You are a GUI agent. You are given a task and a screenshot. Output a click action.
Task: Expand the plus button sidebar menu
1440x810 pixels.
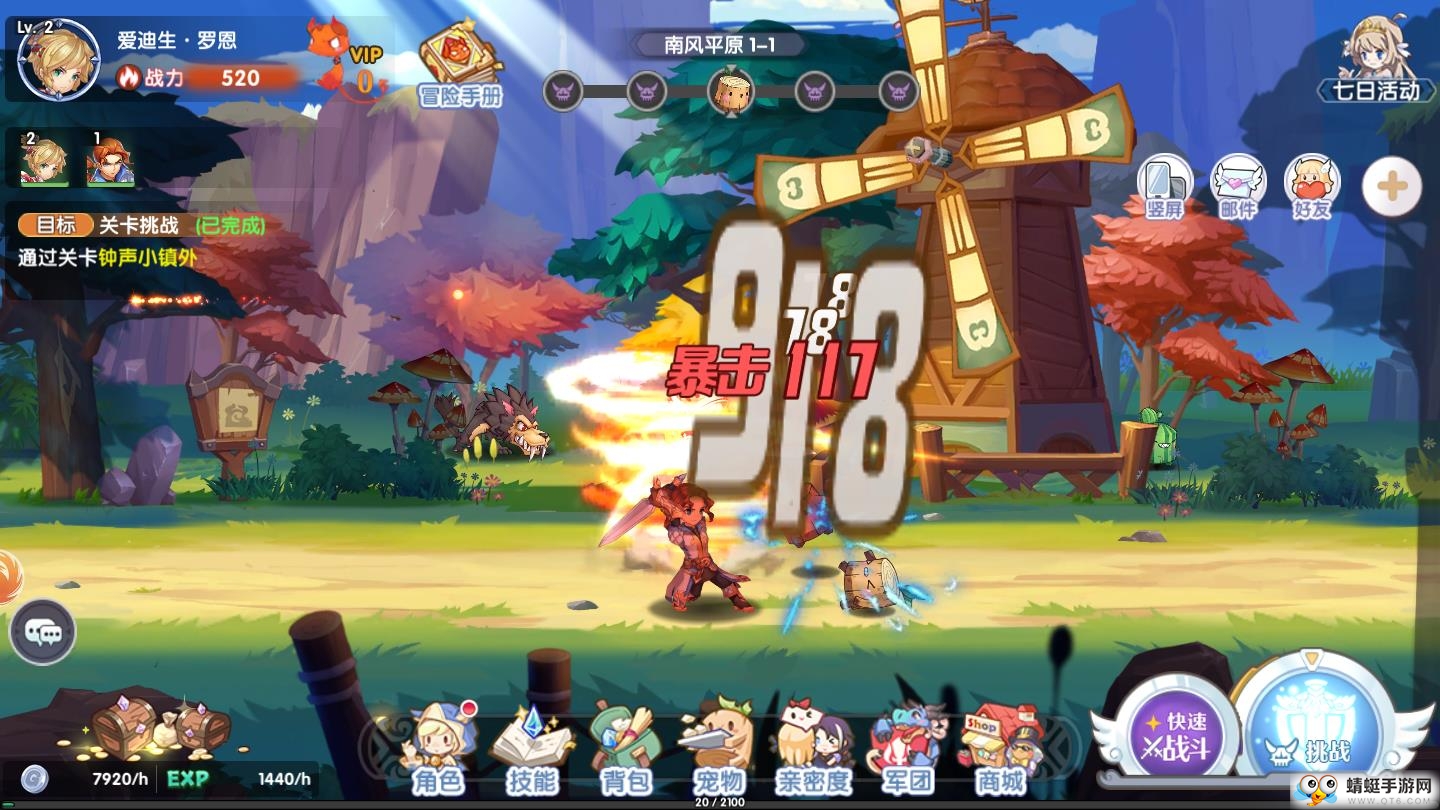pos(1389,185)
